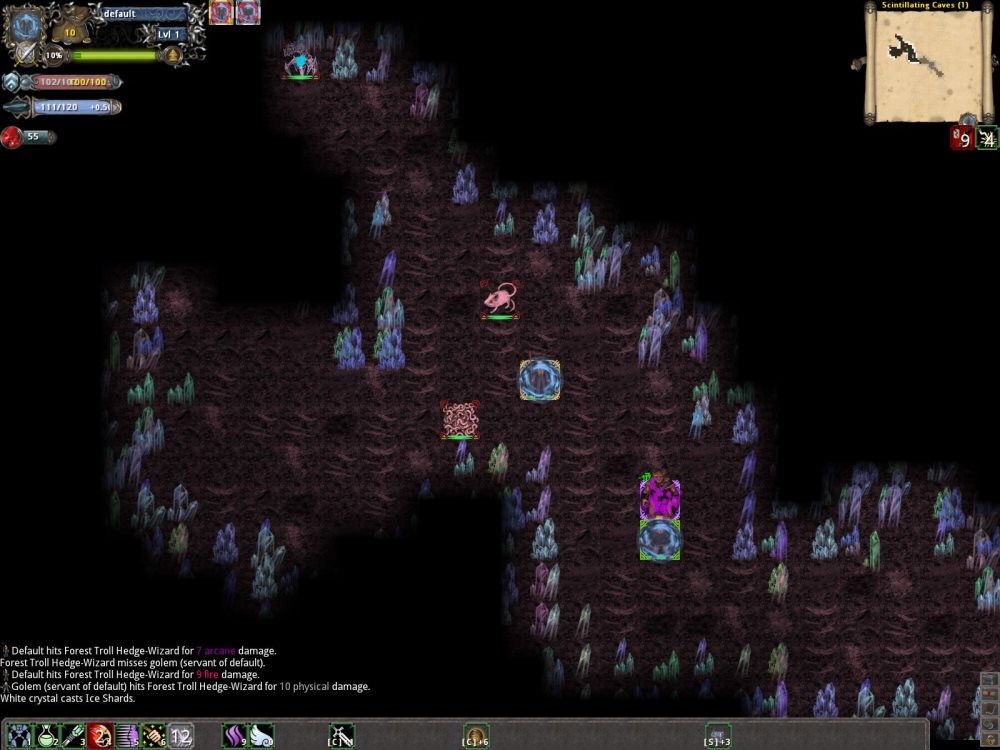The height and width of the screenshot is (750, 1000).
Task: Use the green wand item in slot 3
Action: [72, 738]
